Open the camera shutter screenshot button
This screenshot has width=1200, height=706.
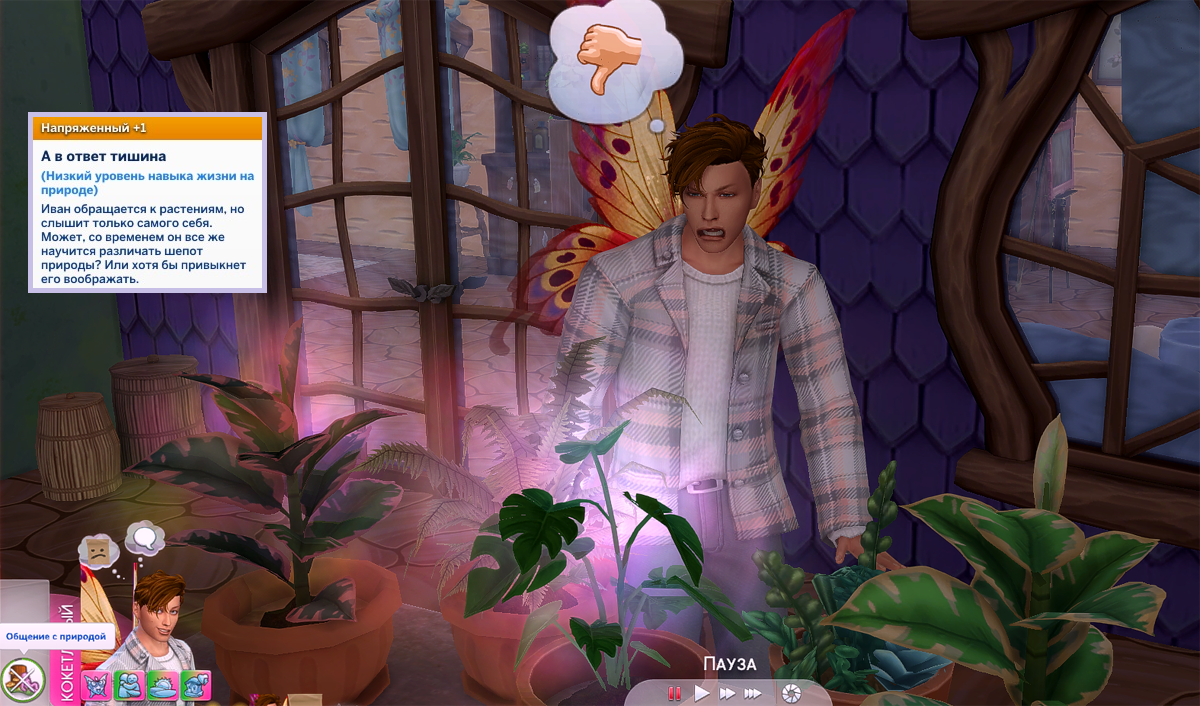(791, 692)
